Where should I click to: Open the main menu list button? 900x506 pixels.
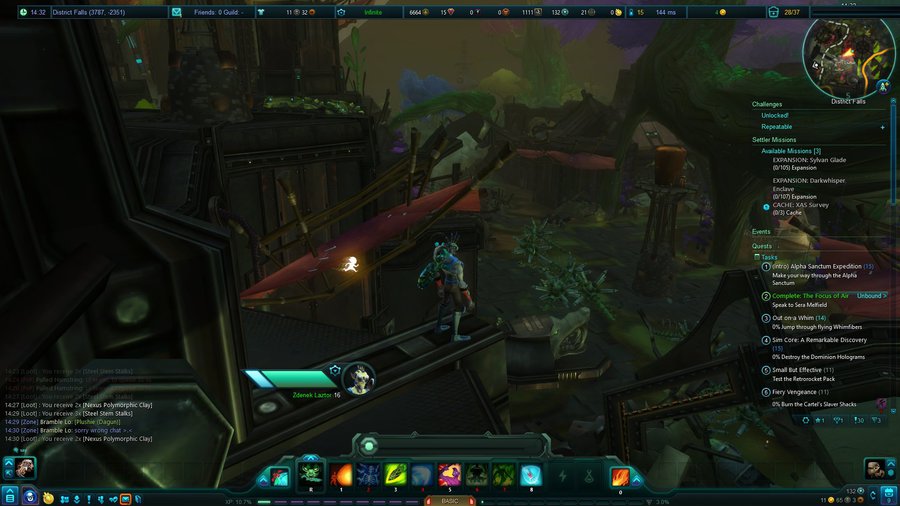click(x=9, y=496)
